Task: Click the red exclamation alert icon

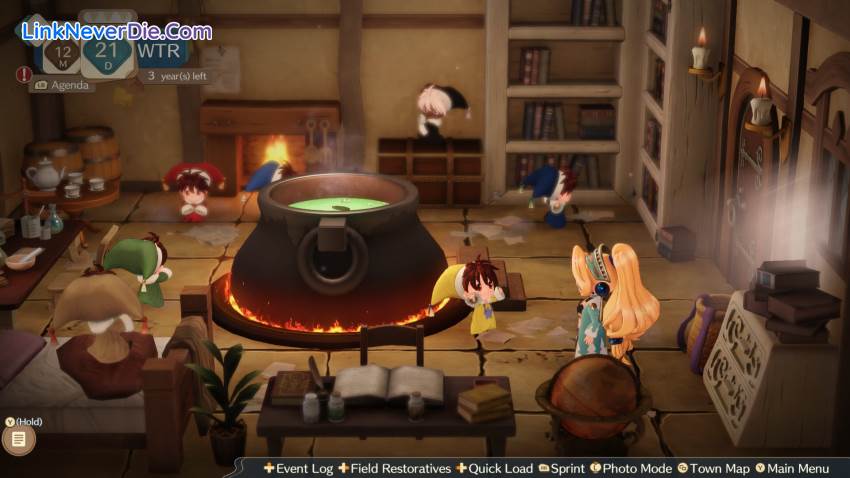Action: click(23, 74)
